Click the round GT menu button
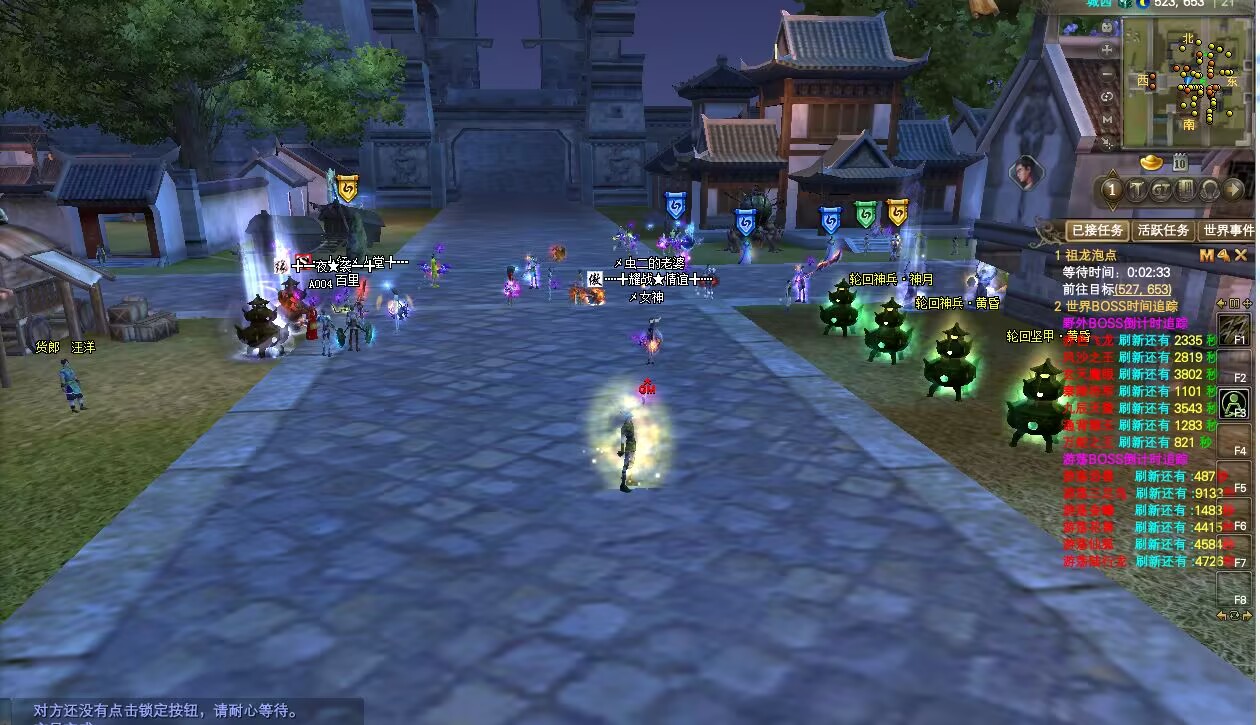 coord(1161,190)
